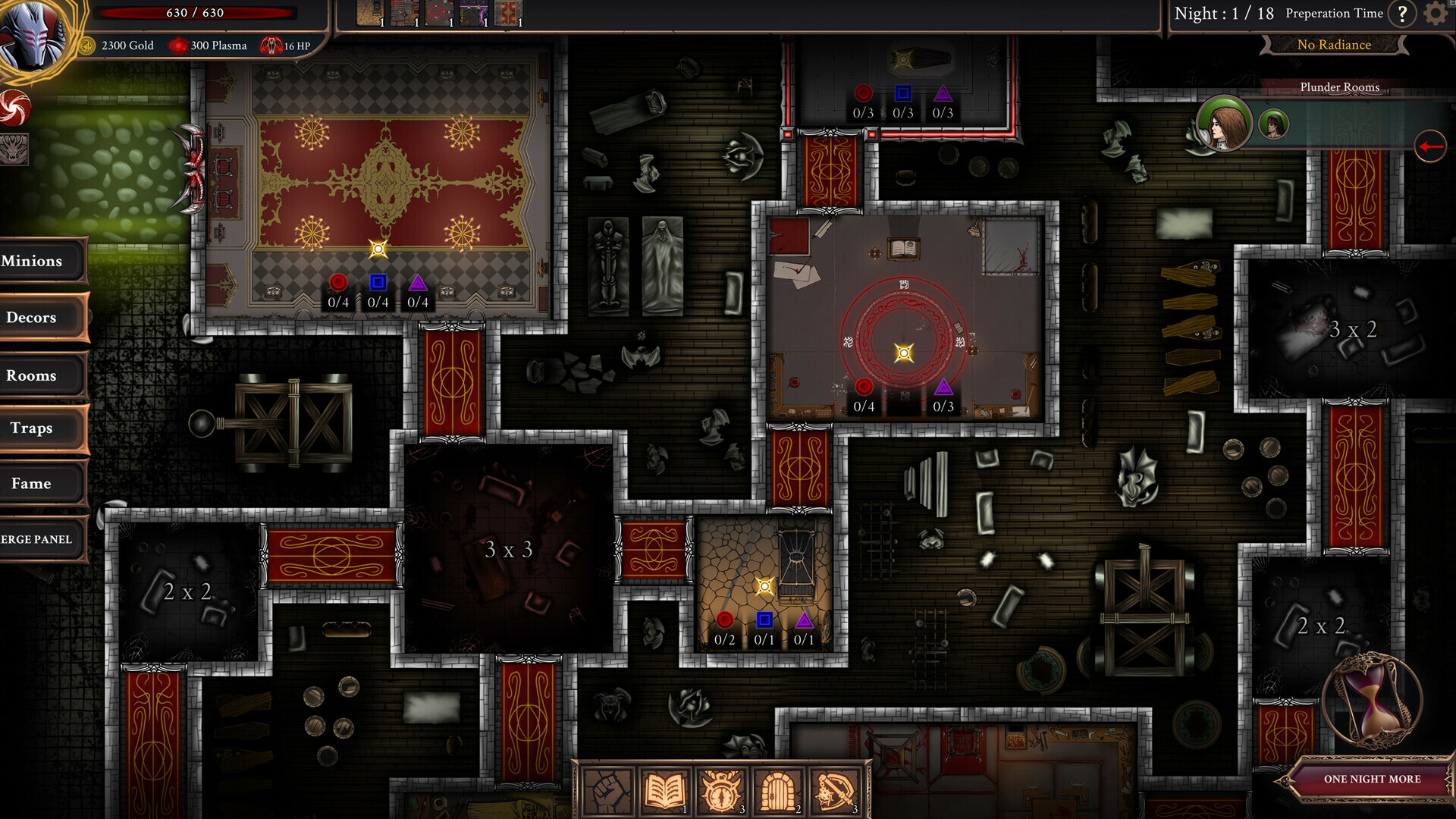
Task: Toggle the purple triangle marker showing 0/4
Action: (x=417, y=284)
